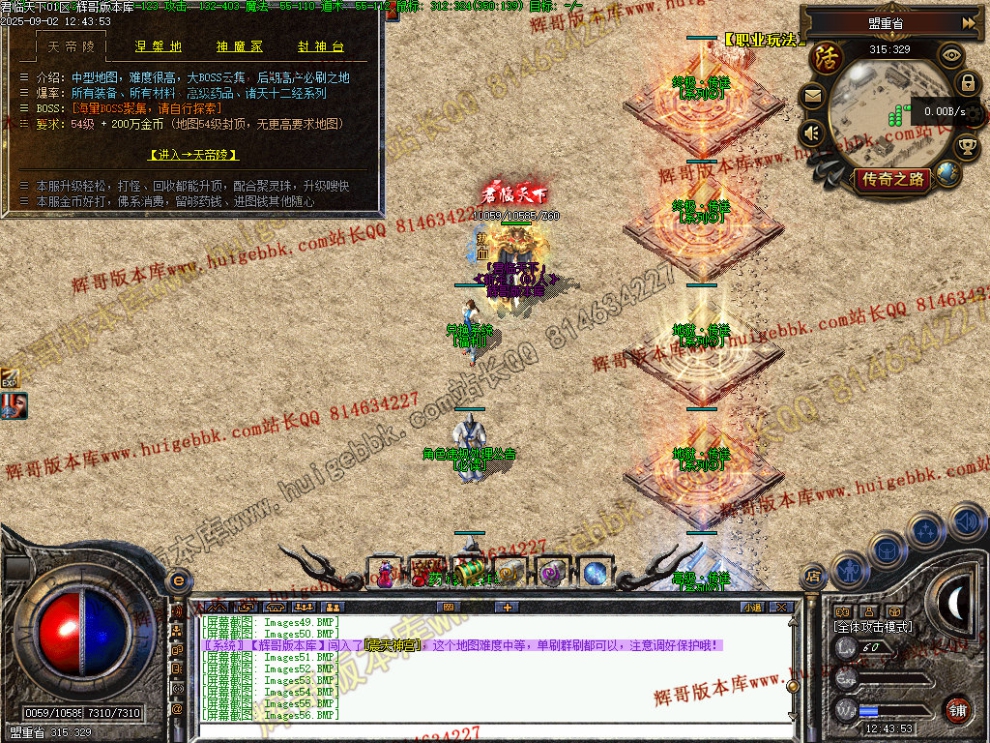Open the trophy ranking icon
Image resolution: width=990 pixels, height=743 pixels.
tap(967, 148)
